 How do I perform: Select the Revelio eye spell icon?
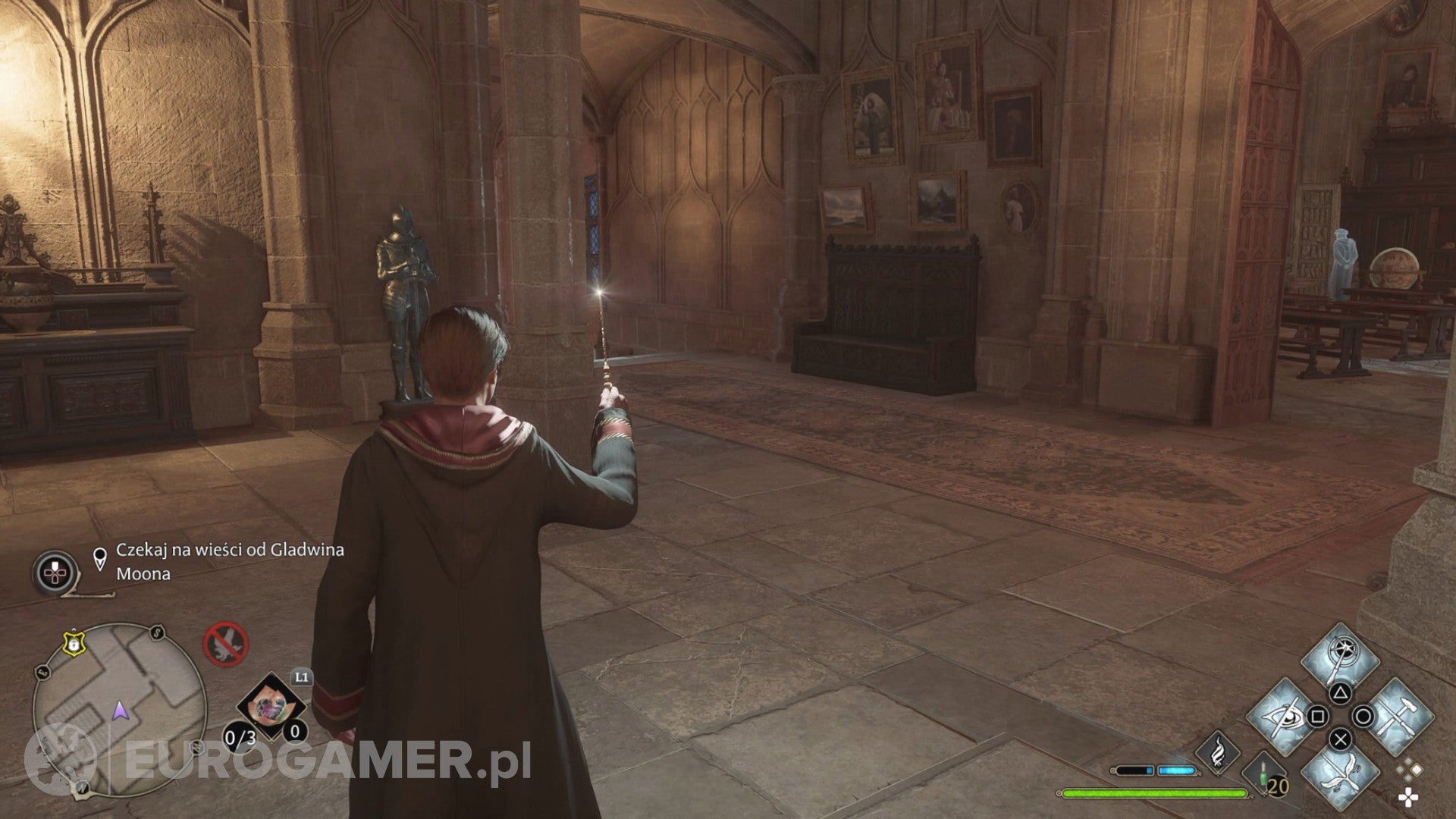click(1282, 717)
